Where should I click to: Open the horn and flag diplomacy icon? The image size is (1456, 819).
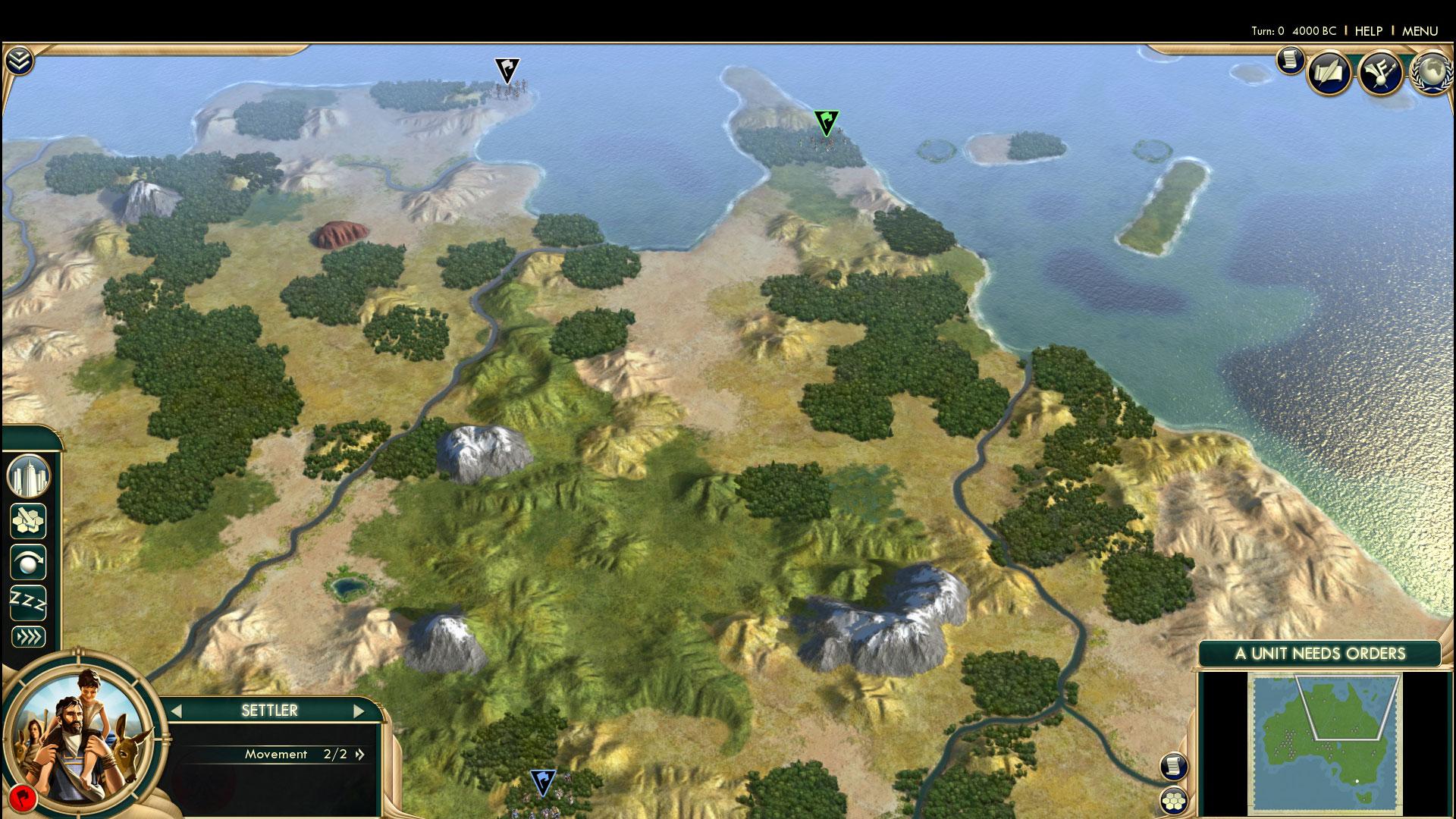(1380, 73)
